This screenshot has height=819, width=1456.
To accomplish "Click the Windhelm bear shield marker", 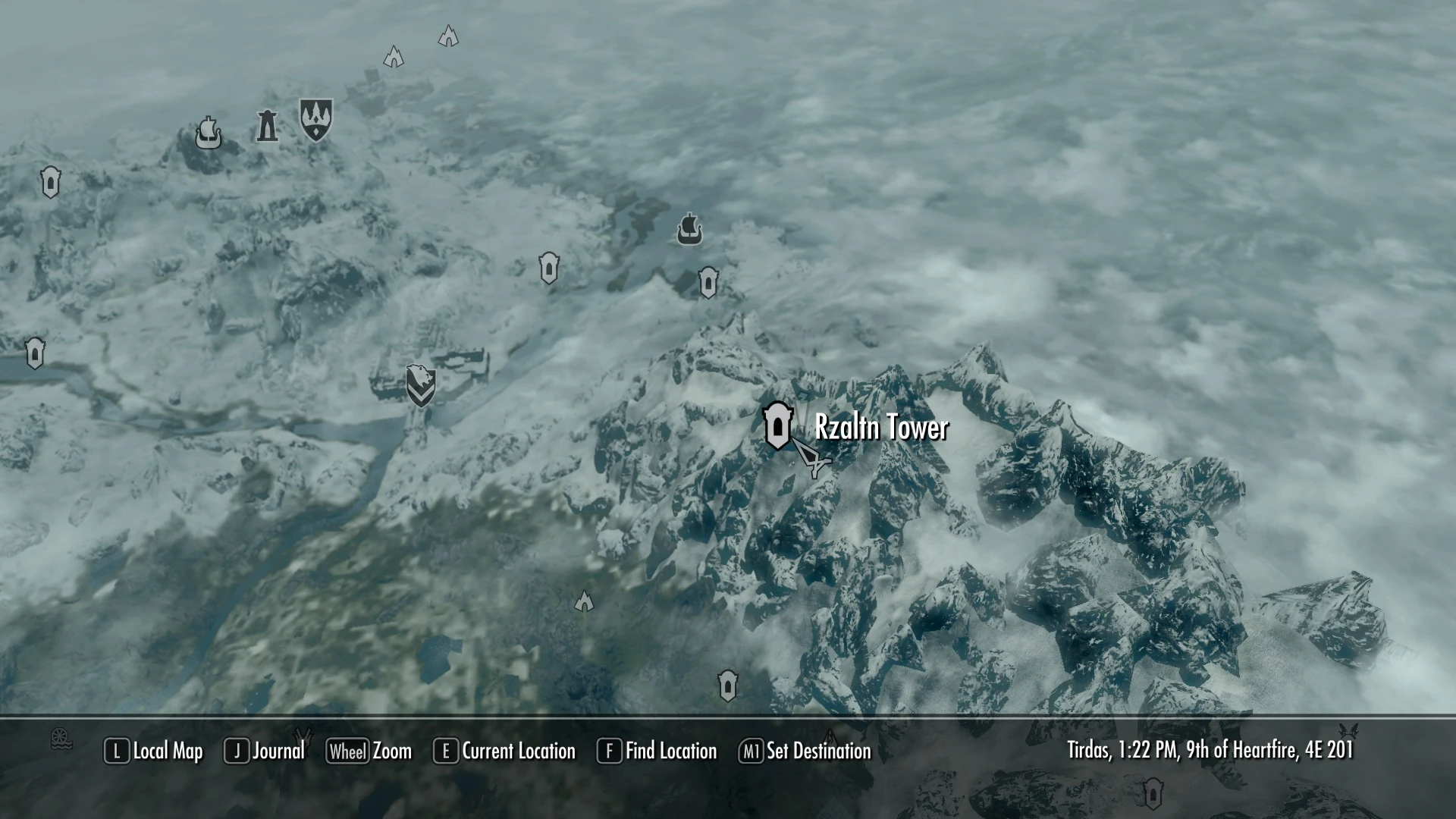I will 420,384.
